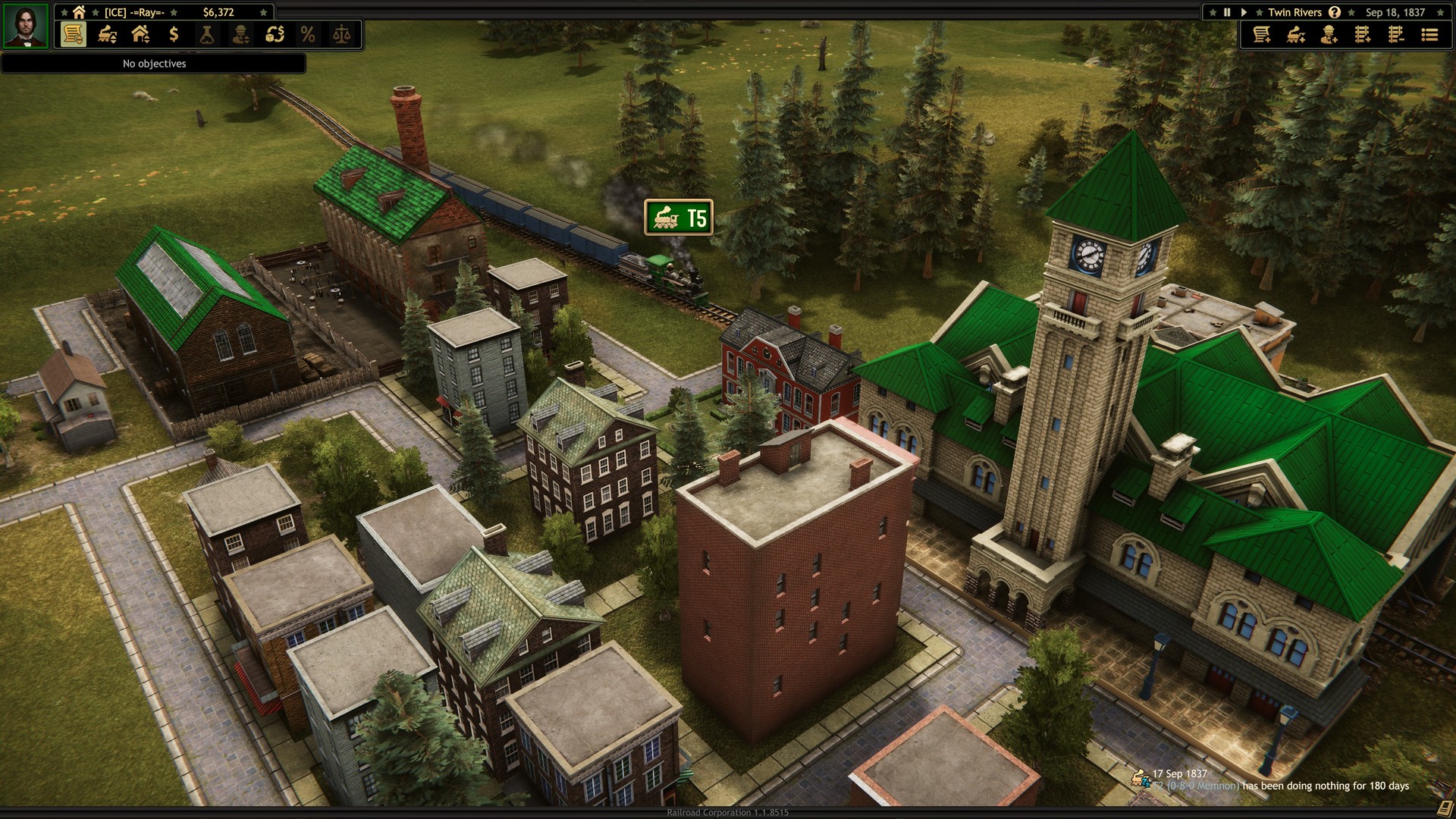Viewport: 1456px width, 819px height.
Task: Select the remove track tool
Action: pyautogui.click(x=1395, y=35)
